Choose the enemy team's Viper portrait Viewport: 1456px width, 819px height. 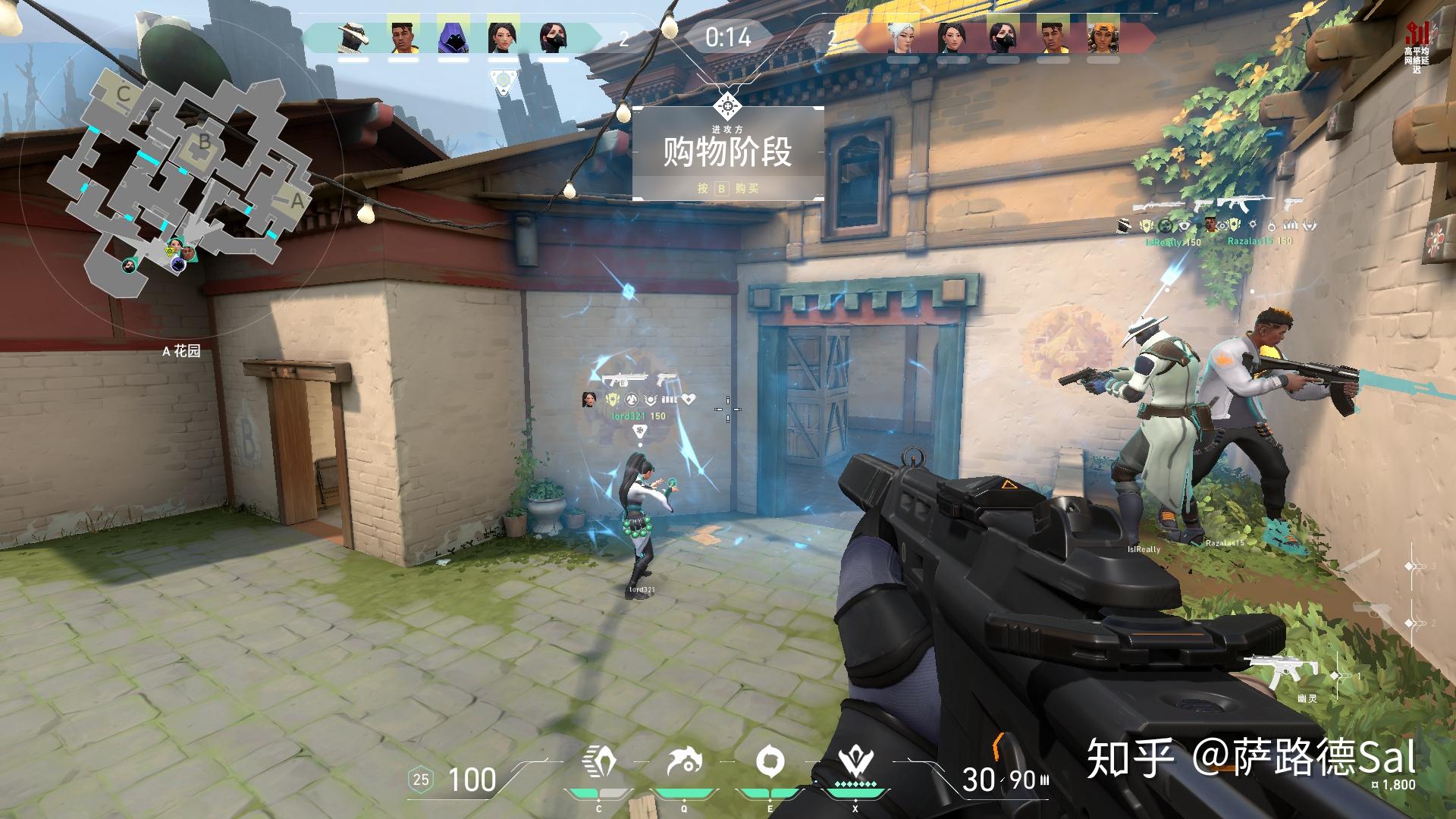point(1003,36)
